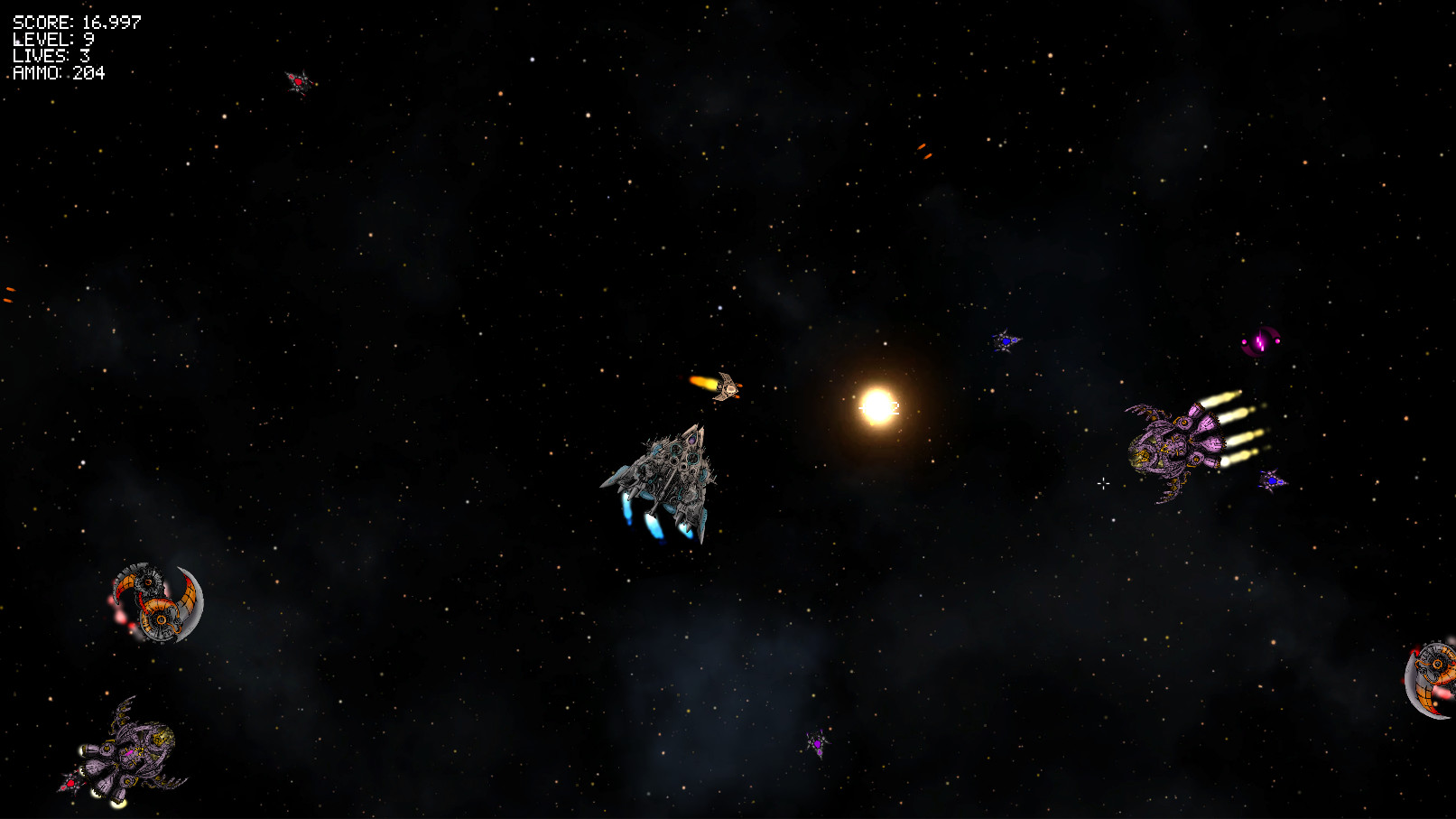Click the spinning saucer enemy near top left

[298, 83]
